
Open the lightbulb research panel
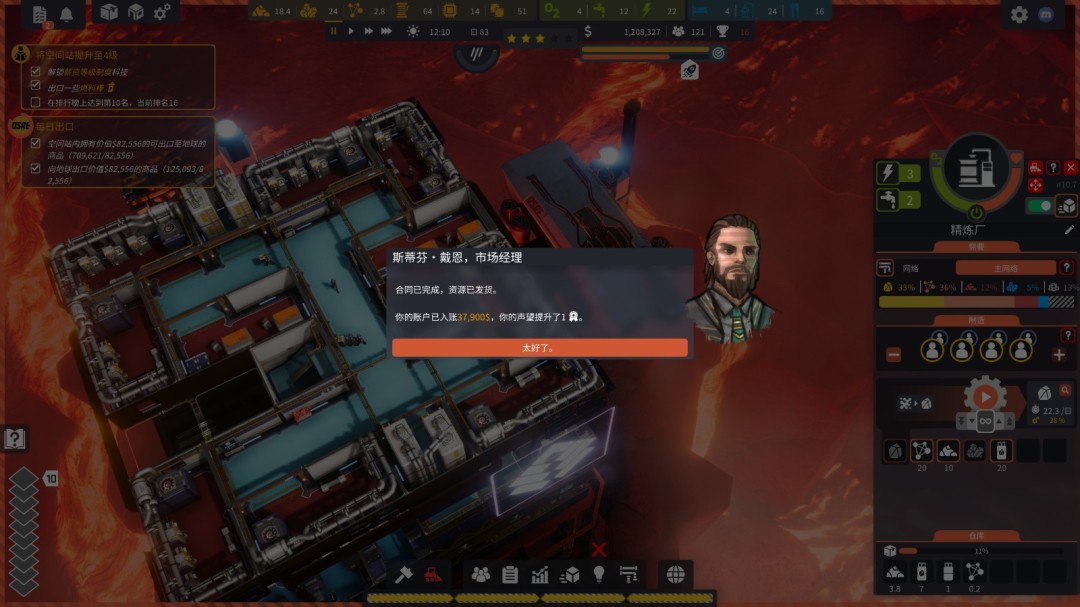tap(599, 574)
